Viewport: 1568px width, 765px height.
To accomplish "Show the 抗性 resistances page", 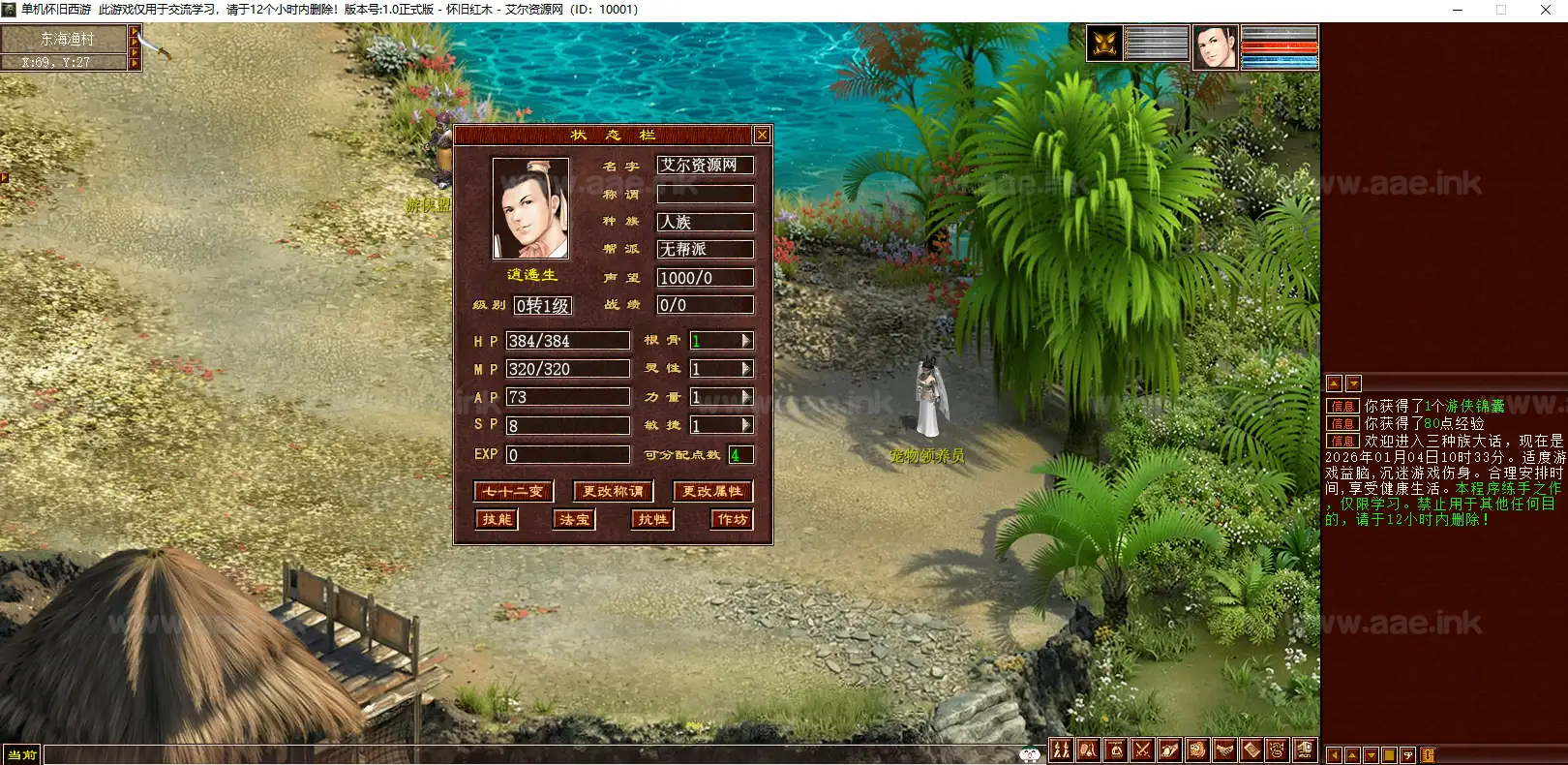I will pyautogui.click(x=653, y=520).
